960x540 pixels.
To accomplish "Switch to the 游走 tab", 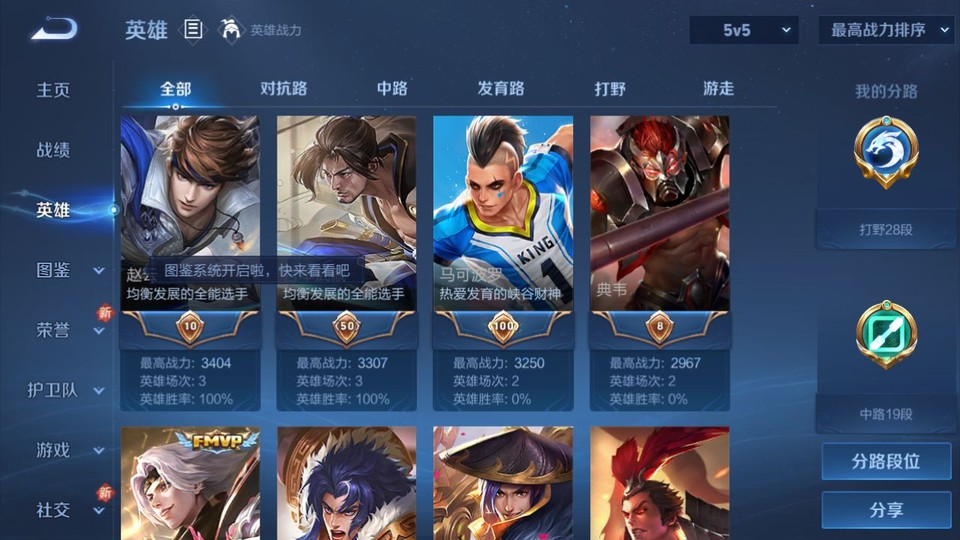I will tap(718, 89).
